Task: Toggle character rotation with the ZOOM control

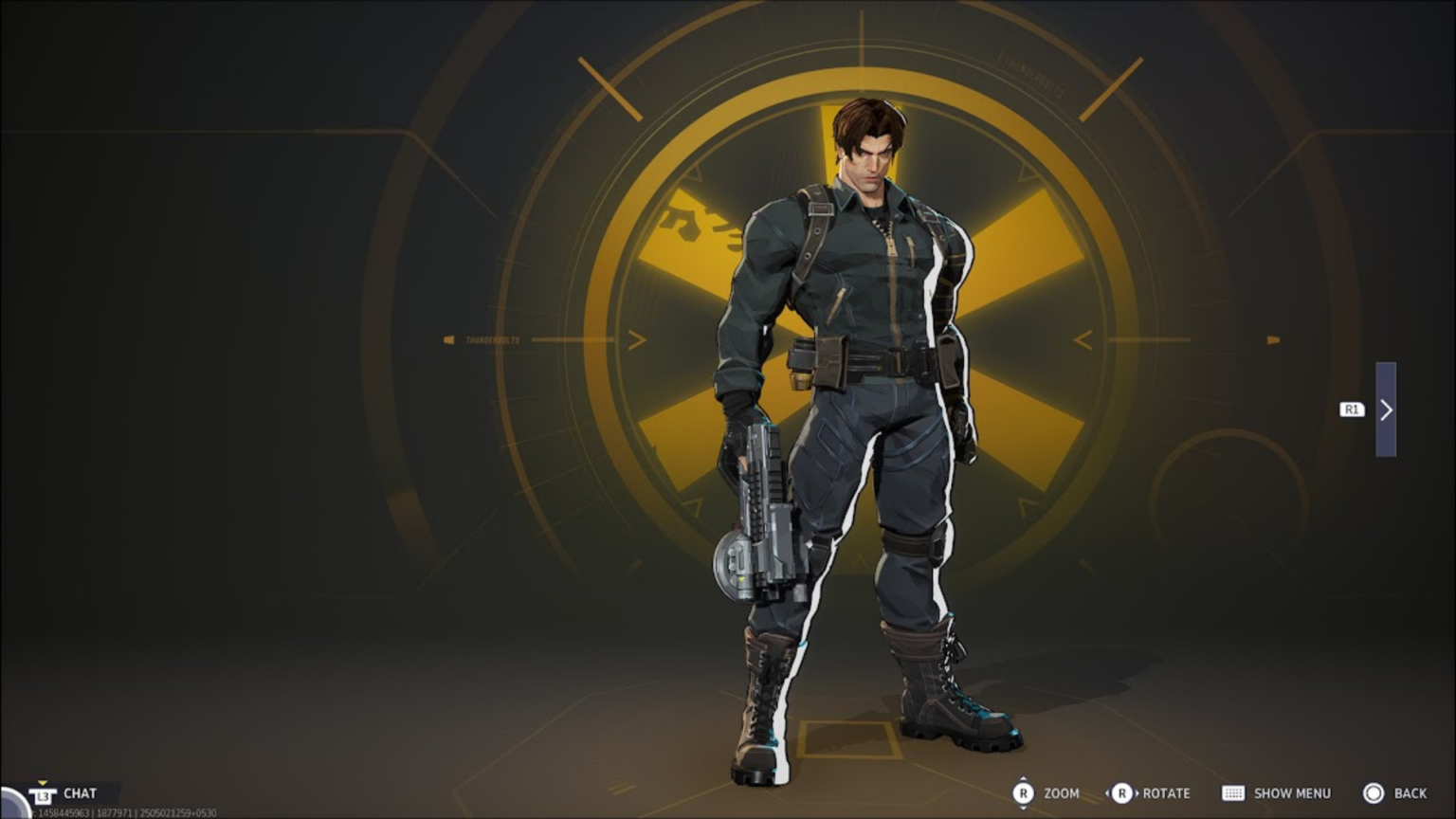Action: pyautogui.click(x=1062, y=793)
